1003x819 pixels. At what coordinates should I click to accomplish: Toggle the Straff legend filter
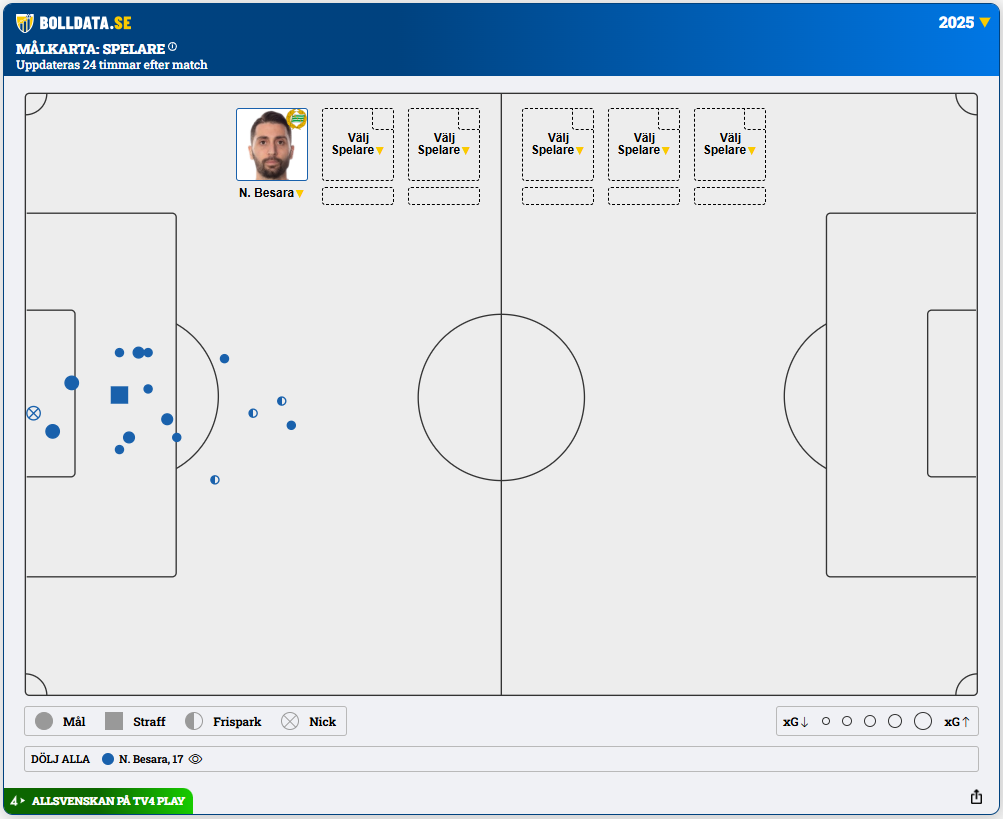tap(135, 721)
